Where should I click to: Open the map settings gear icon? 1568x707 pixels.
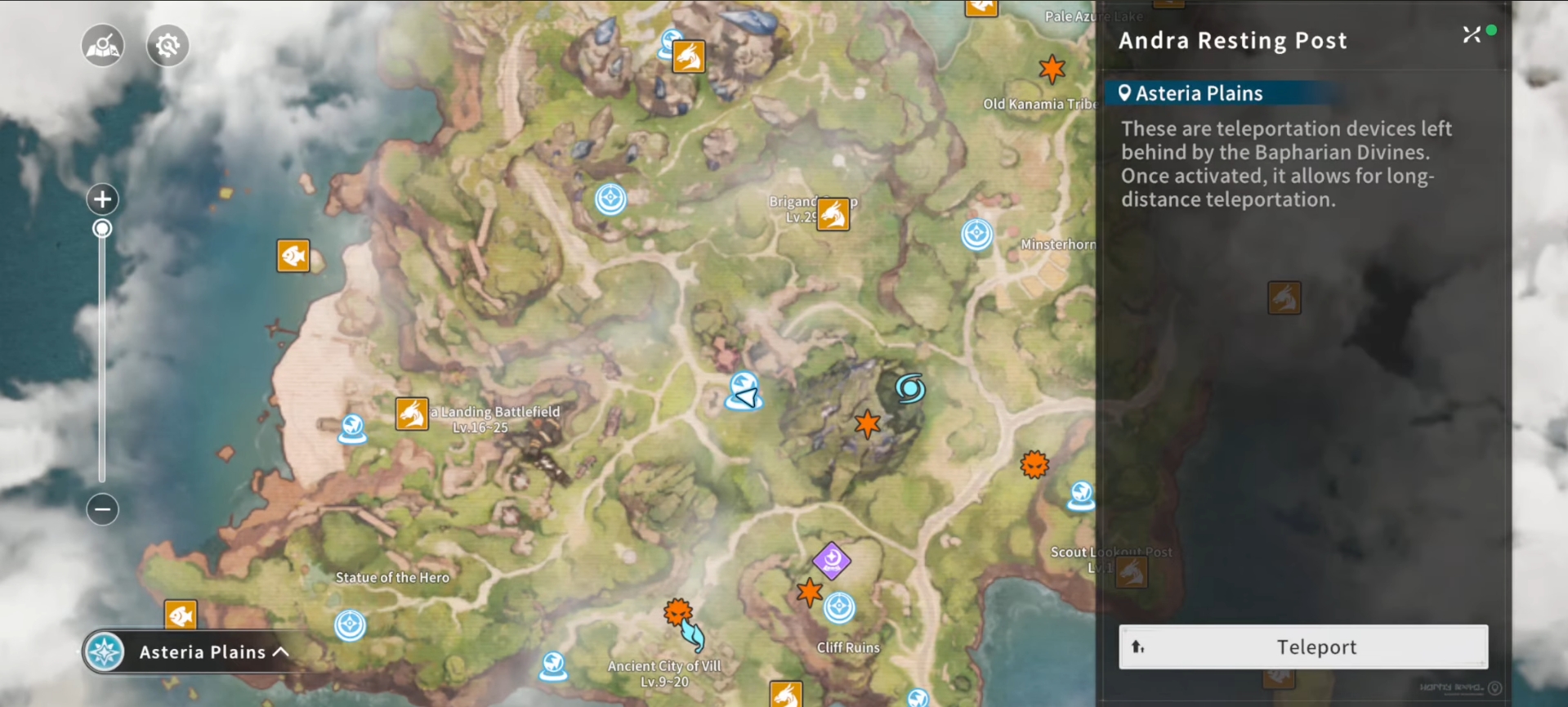168,45
